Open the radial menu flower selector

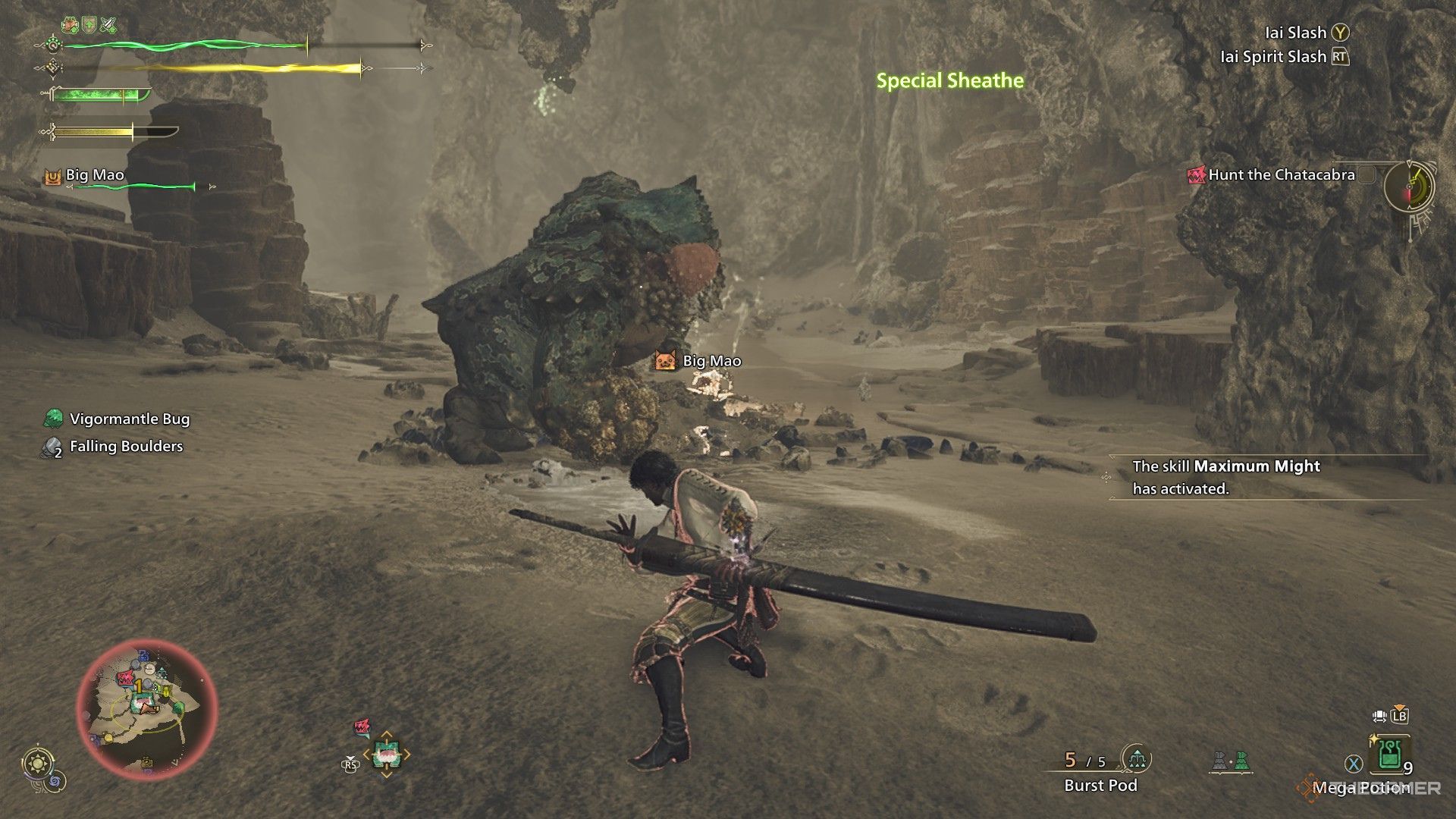coord(387,753)
